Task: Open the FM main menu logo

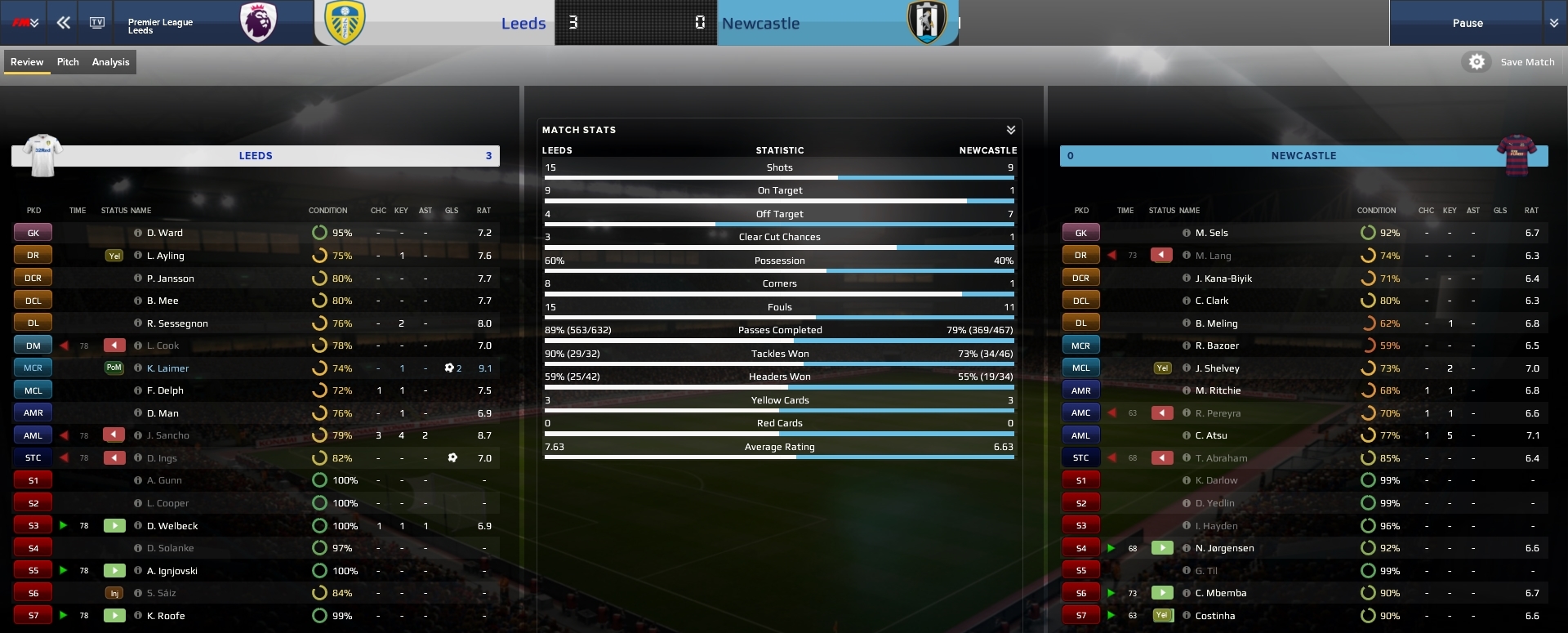Action: coord(24,23)
